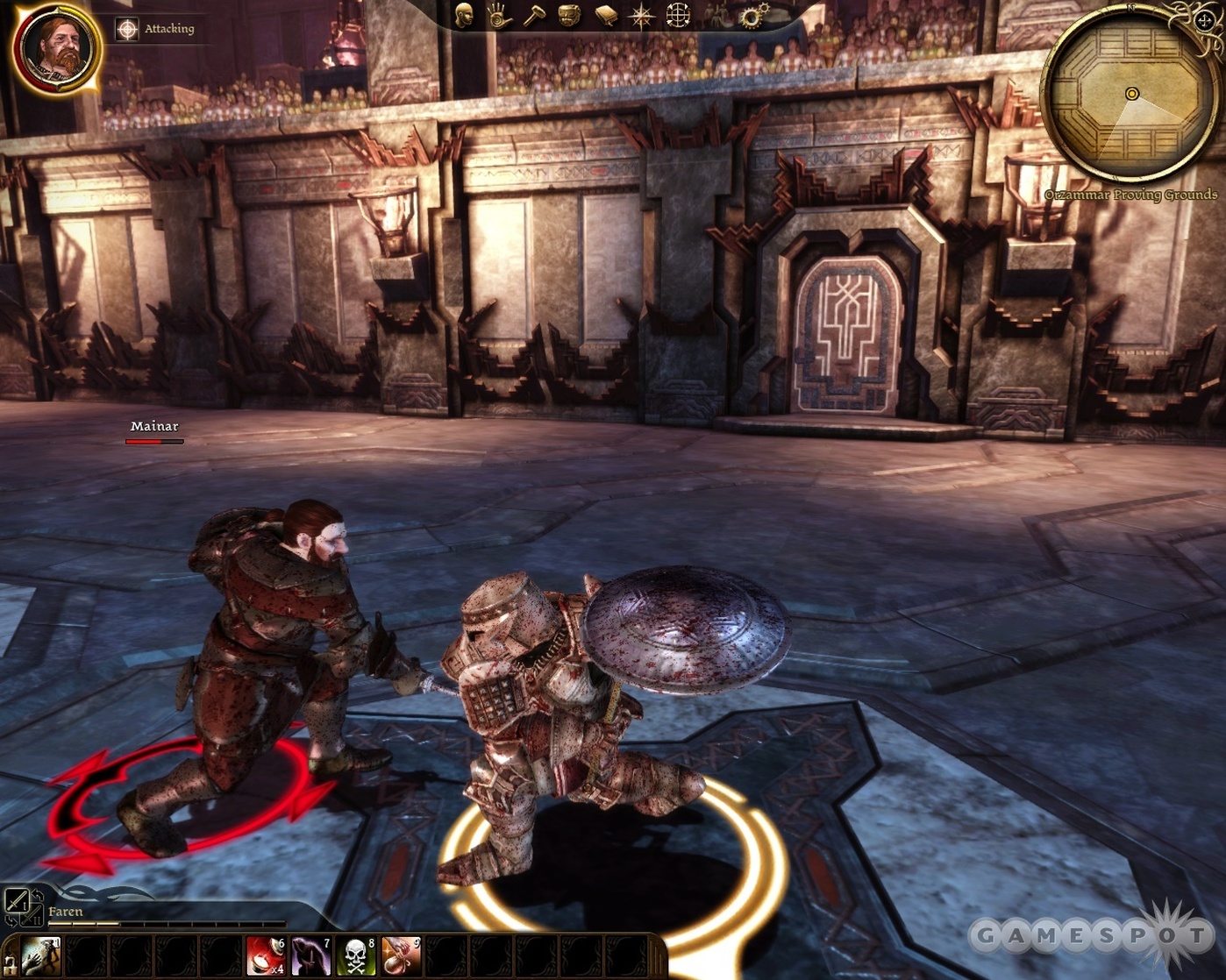Use the red health poultice in slot 6
This screenshot has height=980, width=1226.
pos(266,955)
